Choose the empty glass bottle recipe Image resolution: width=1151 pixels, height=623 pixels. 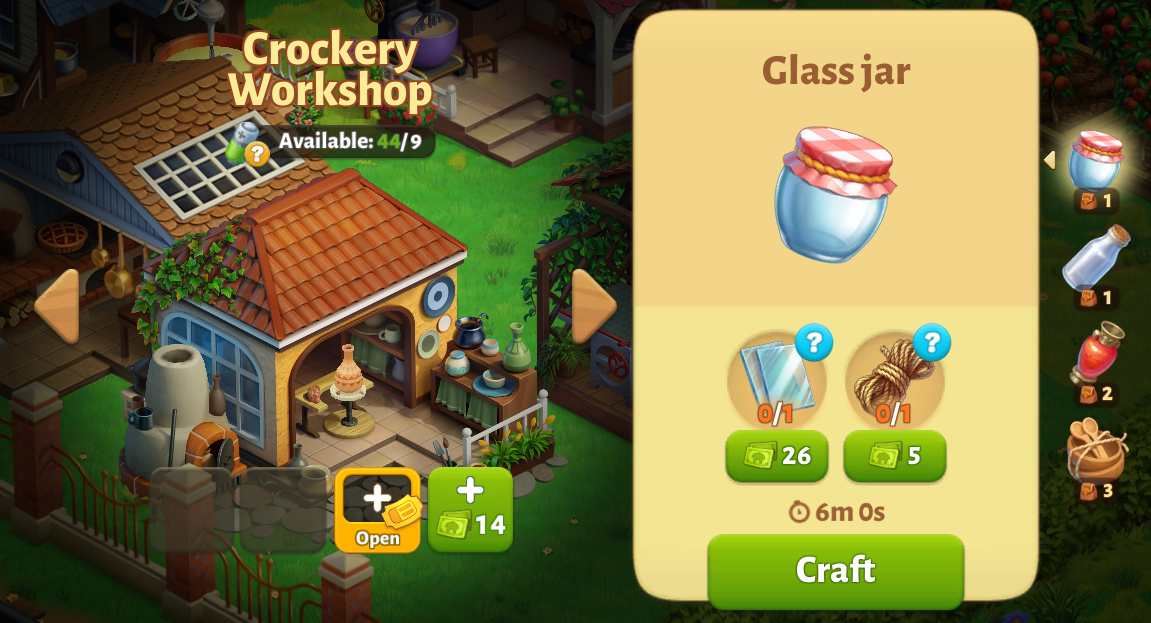pyautogui.click(x=1096, y=260)
